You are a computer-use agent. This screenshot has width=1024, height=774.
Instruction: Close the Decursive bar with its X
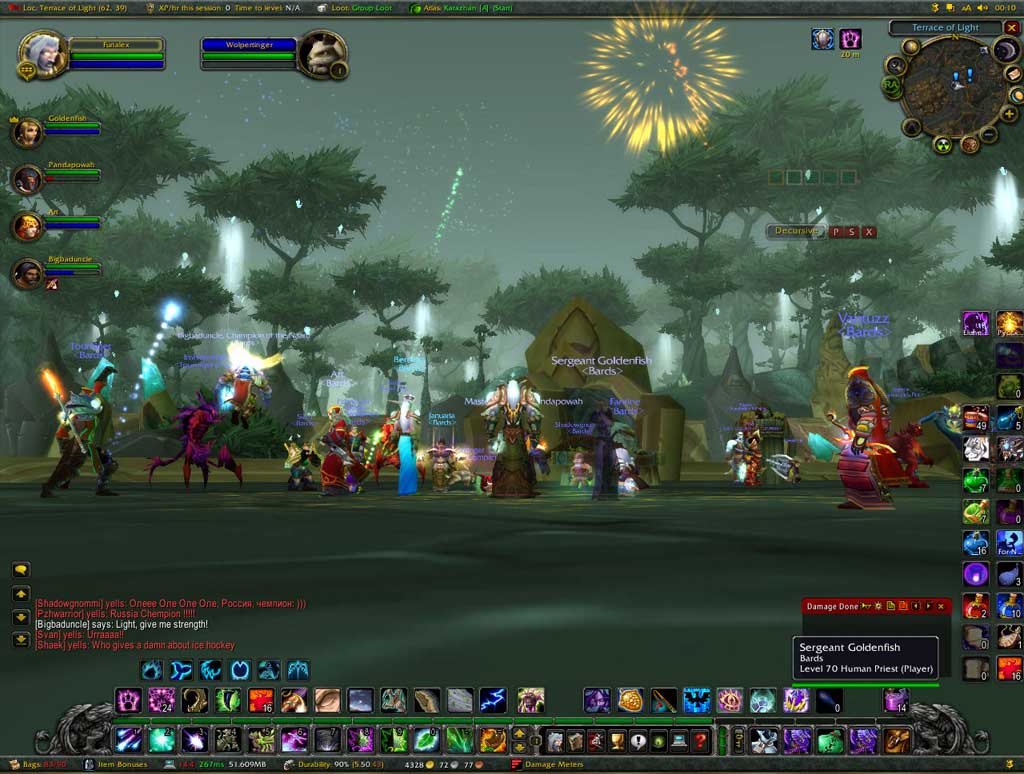tap(869, 232)
